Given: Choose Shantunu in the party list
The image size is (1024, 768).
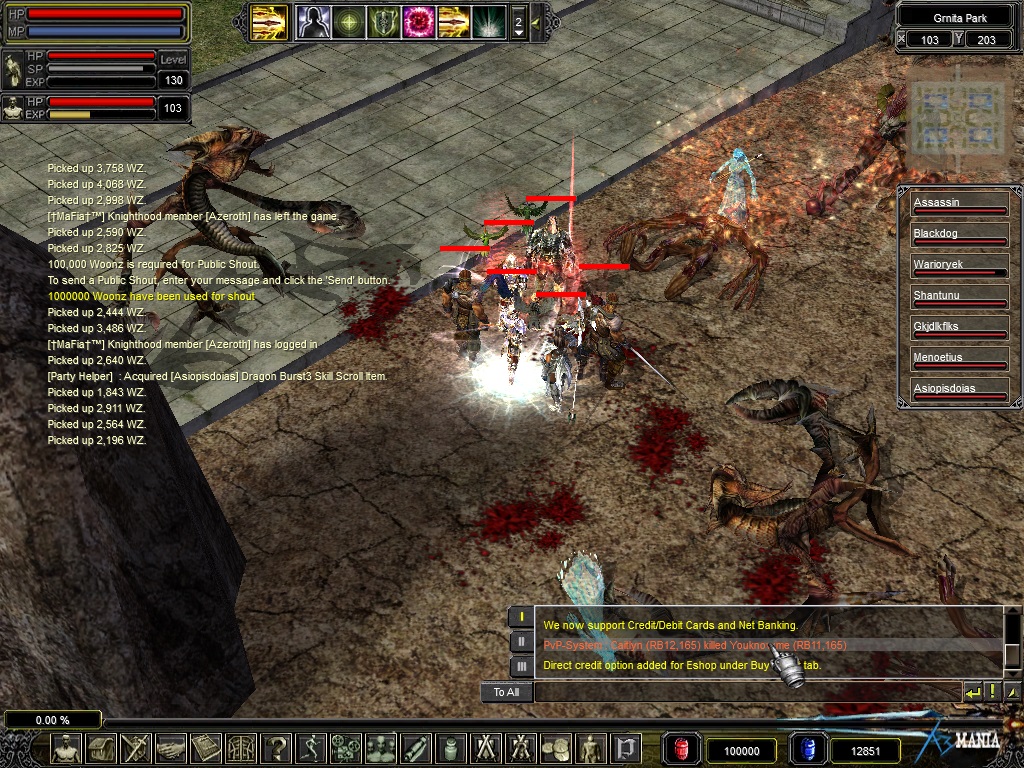Looking at the screenshot, I should point(958,296).
